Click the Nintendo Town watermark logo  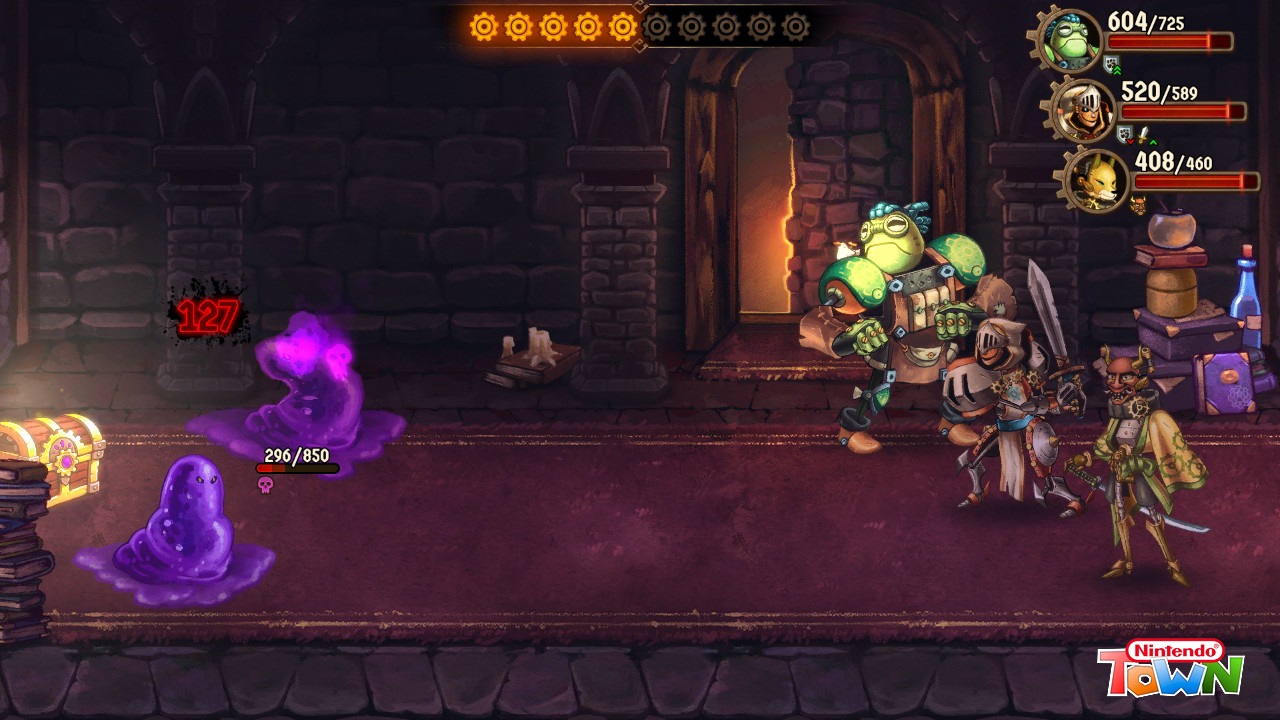click(1170, 668)
